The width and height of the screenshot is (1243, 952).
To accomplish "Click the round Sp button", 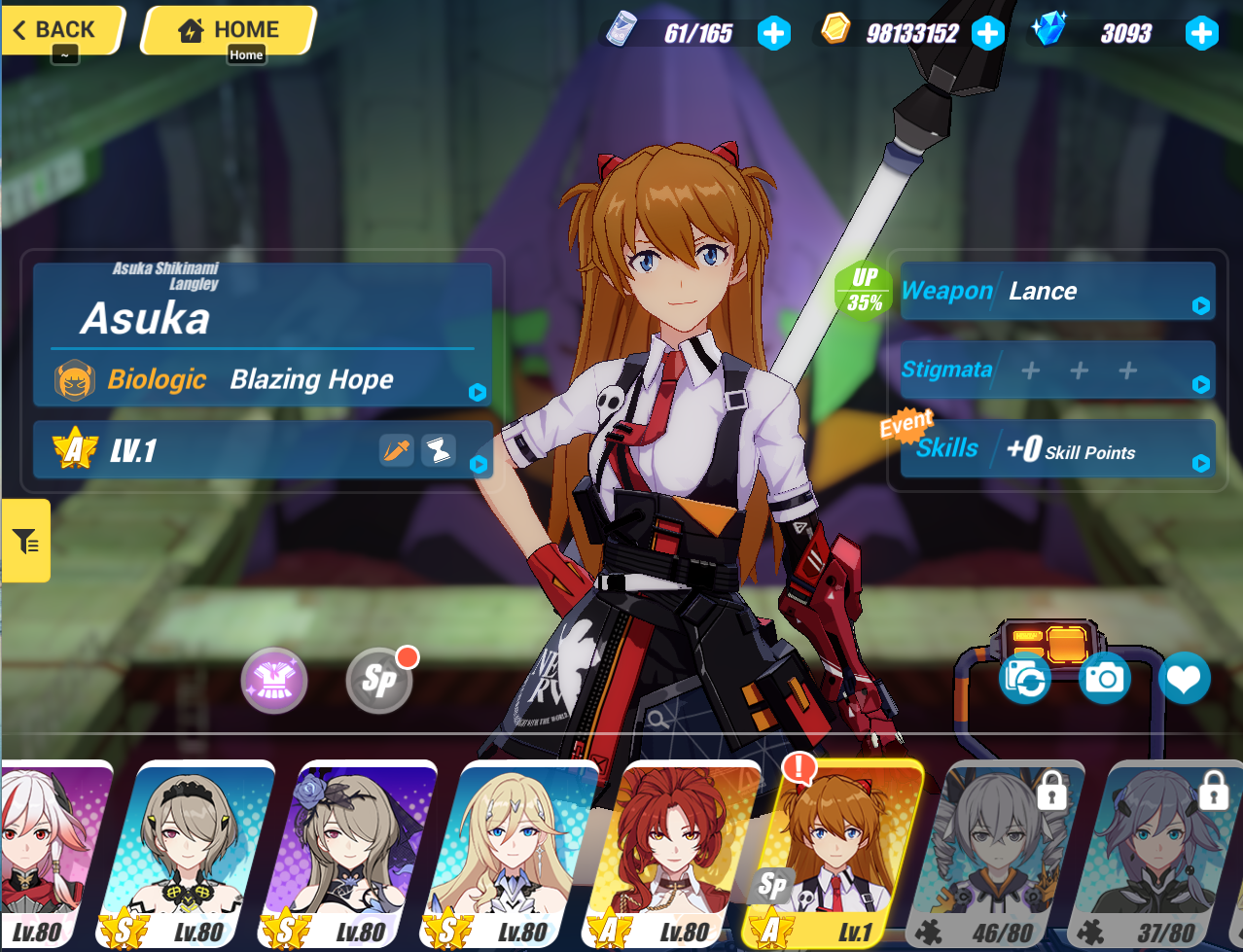I will pos(379,680).
